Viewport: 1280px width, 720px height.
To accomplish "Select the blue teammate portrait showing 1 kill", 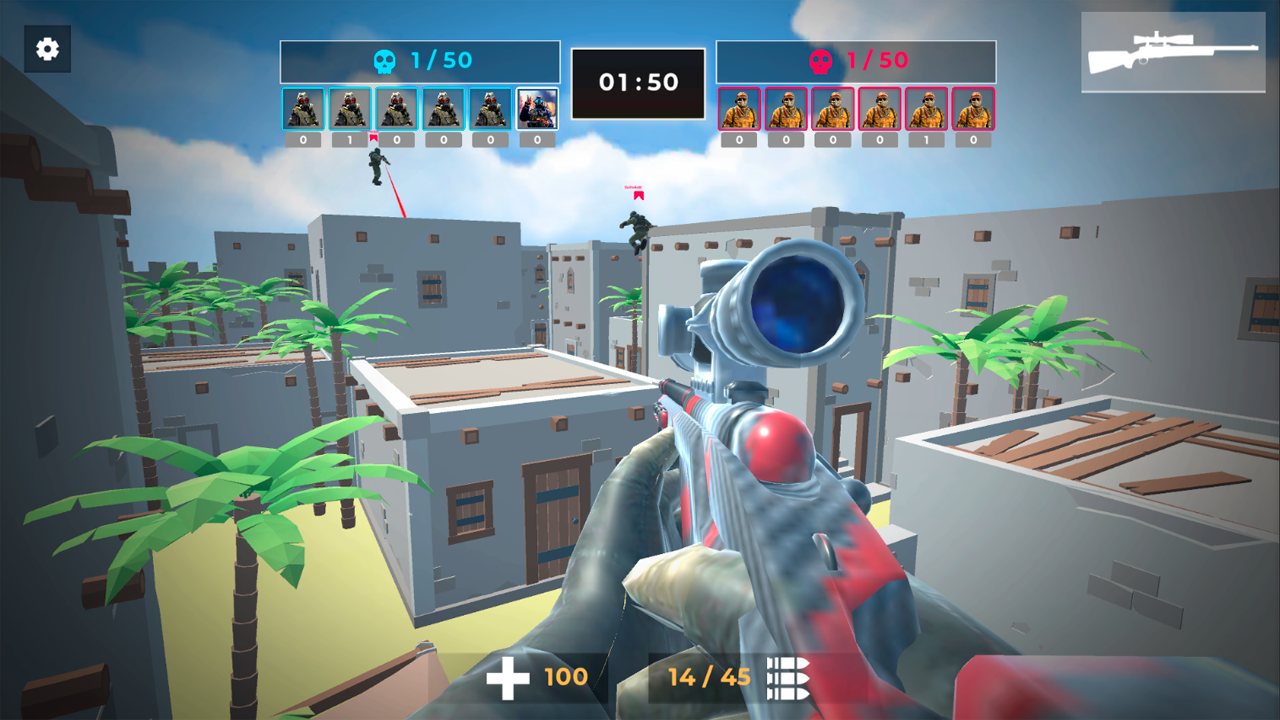I will click(348, 108).
